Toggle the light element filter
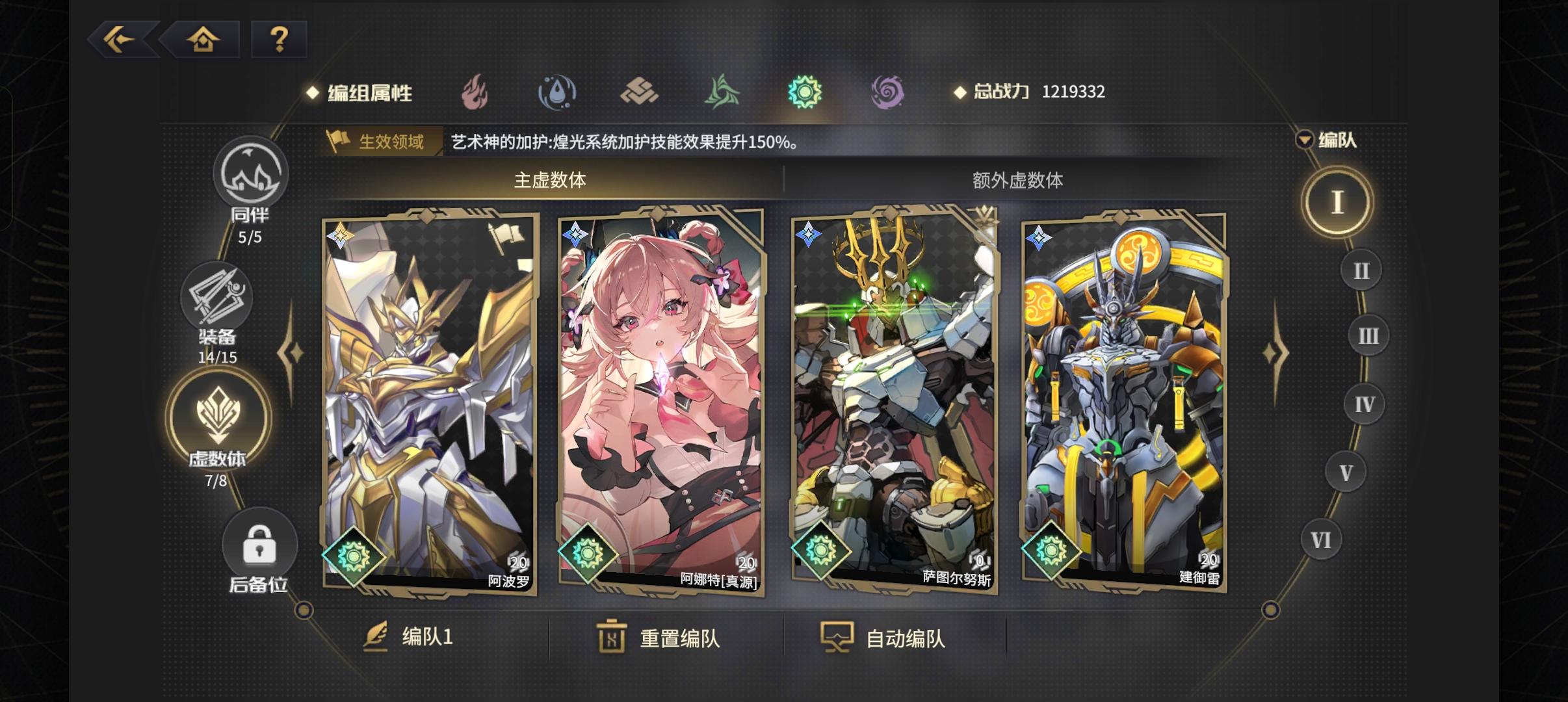Viewport: 1568px width, 702px height. 806,91
